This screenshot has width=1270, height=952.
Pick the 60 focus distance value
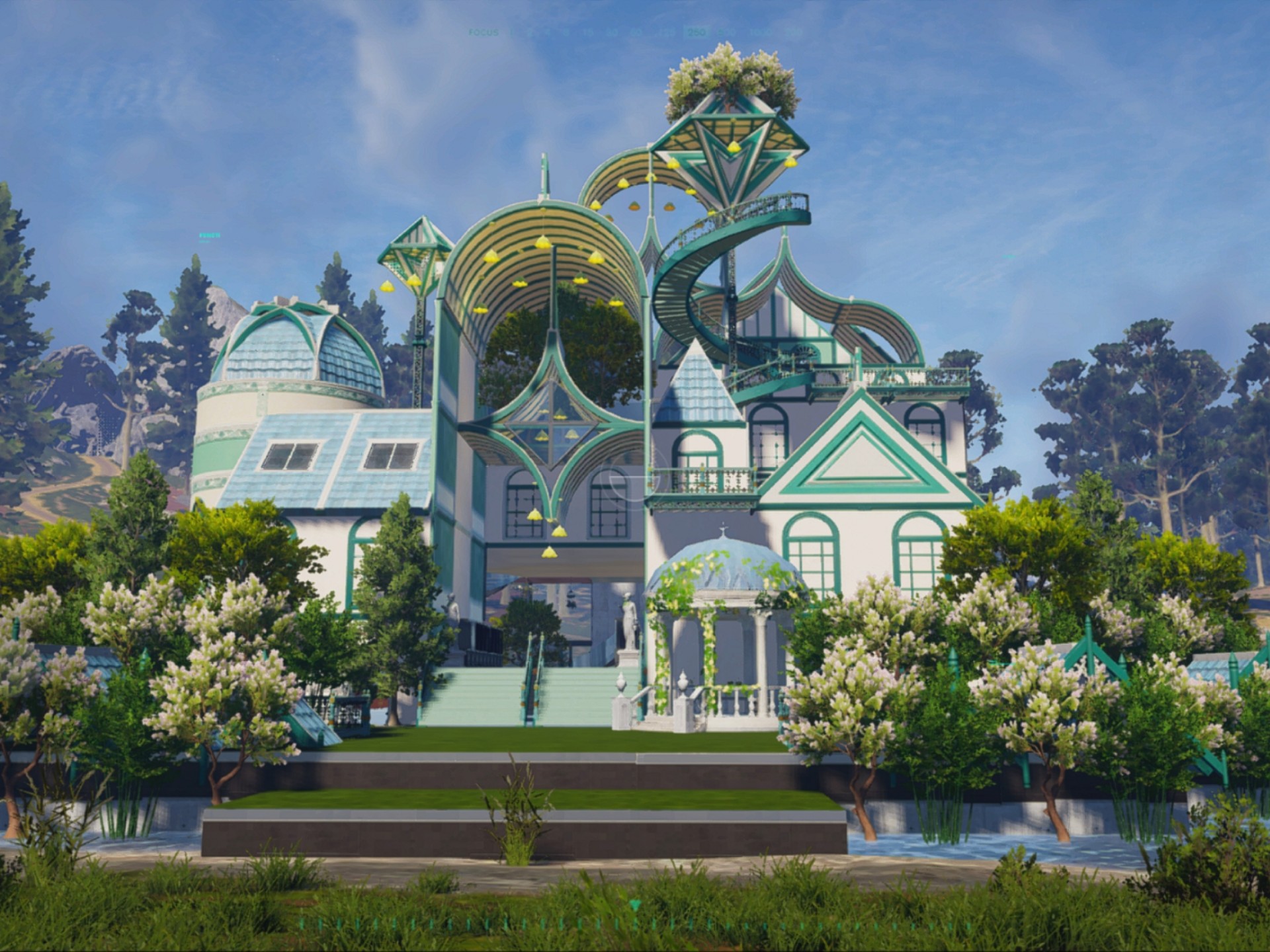tap(636, 32)
